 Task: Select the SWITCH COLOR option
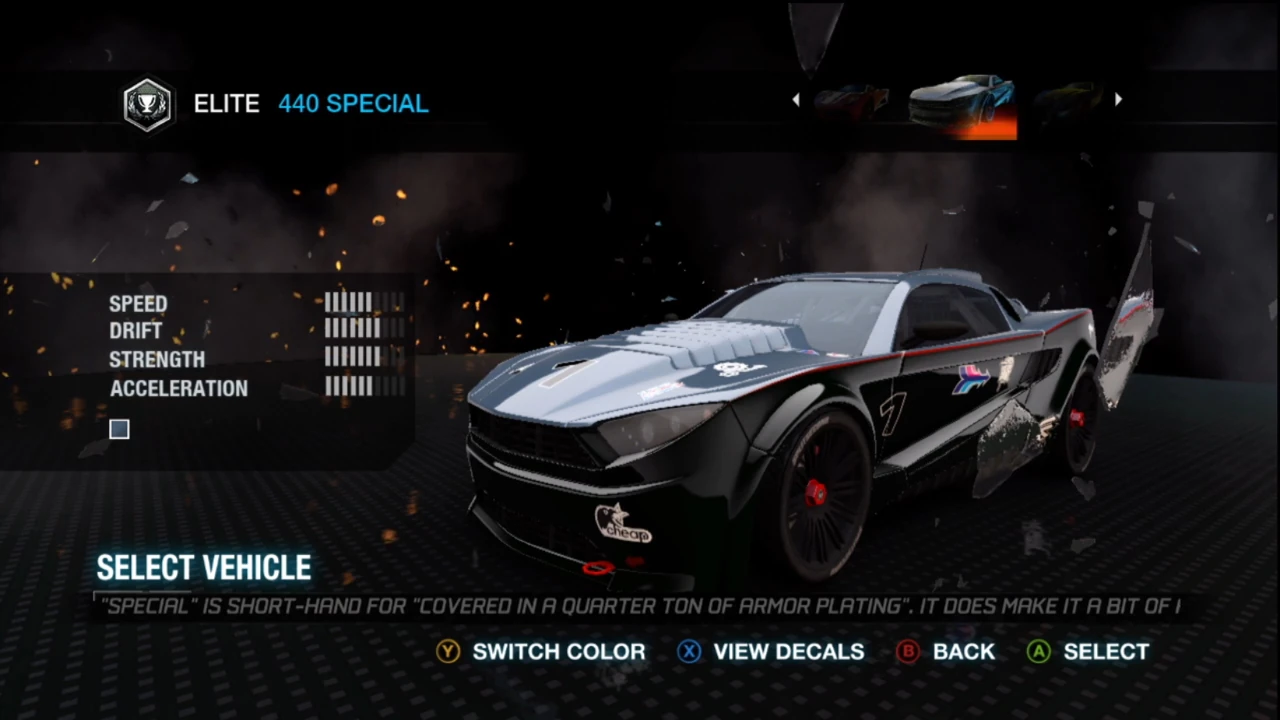(x=558, y=651)
